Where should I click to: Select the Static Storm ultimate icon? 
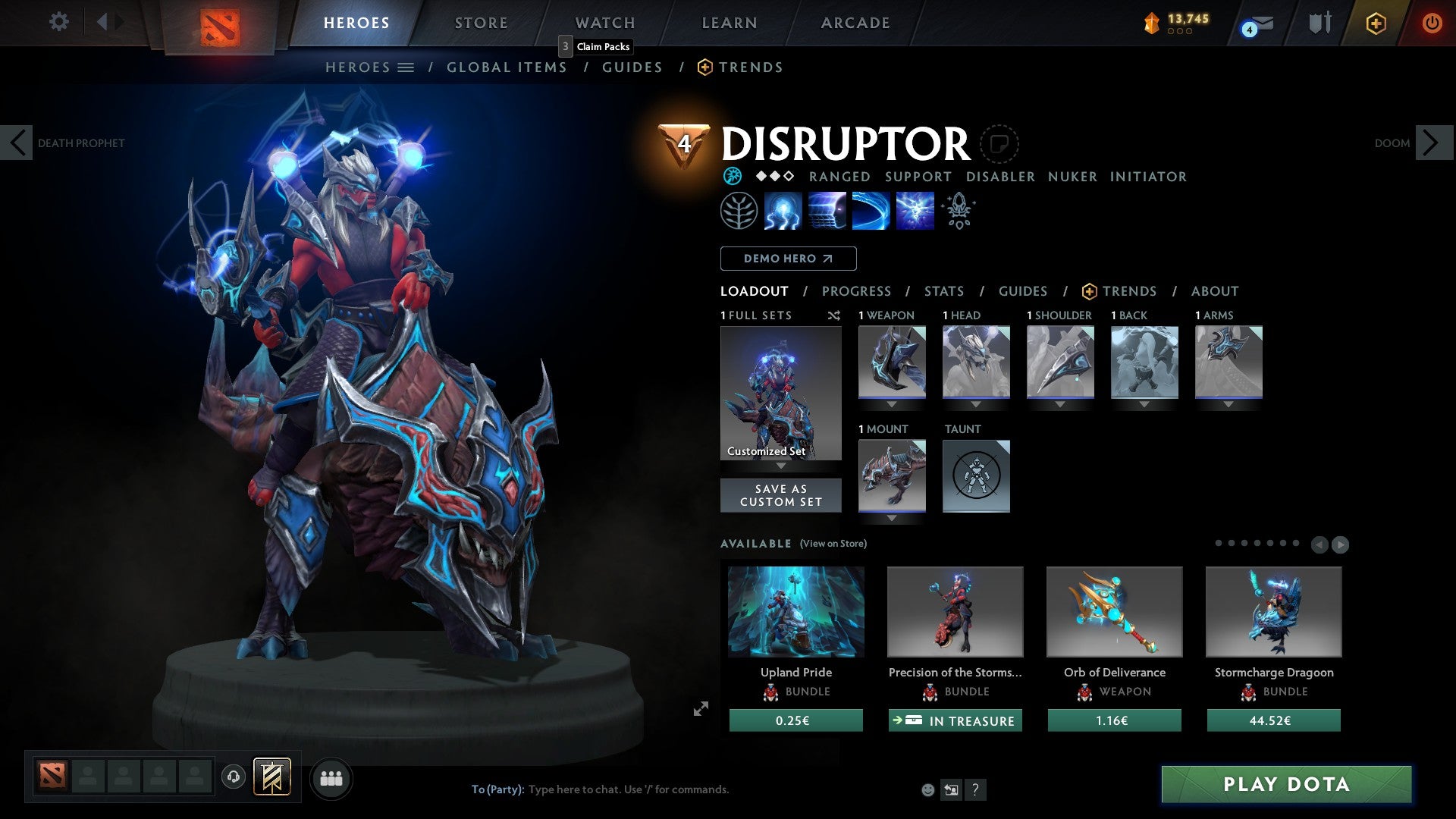tap(914, 210)
